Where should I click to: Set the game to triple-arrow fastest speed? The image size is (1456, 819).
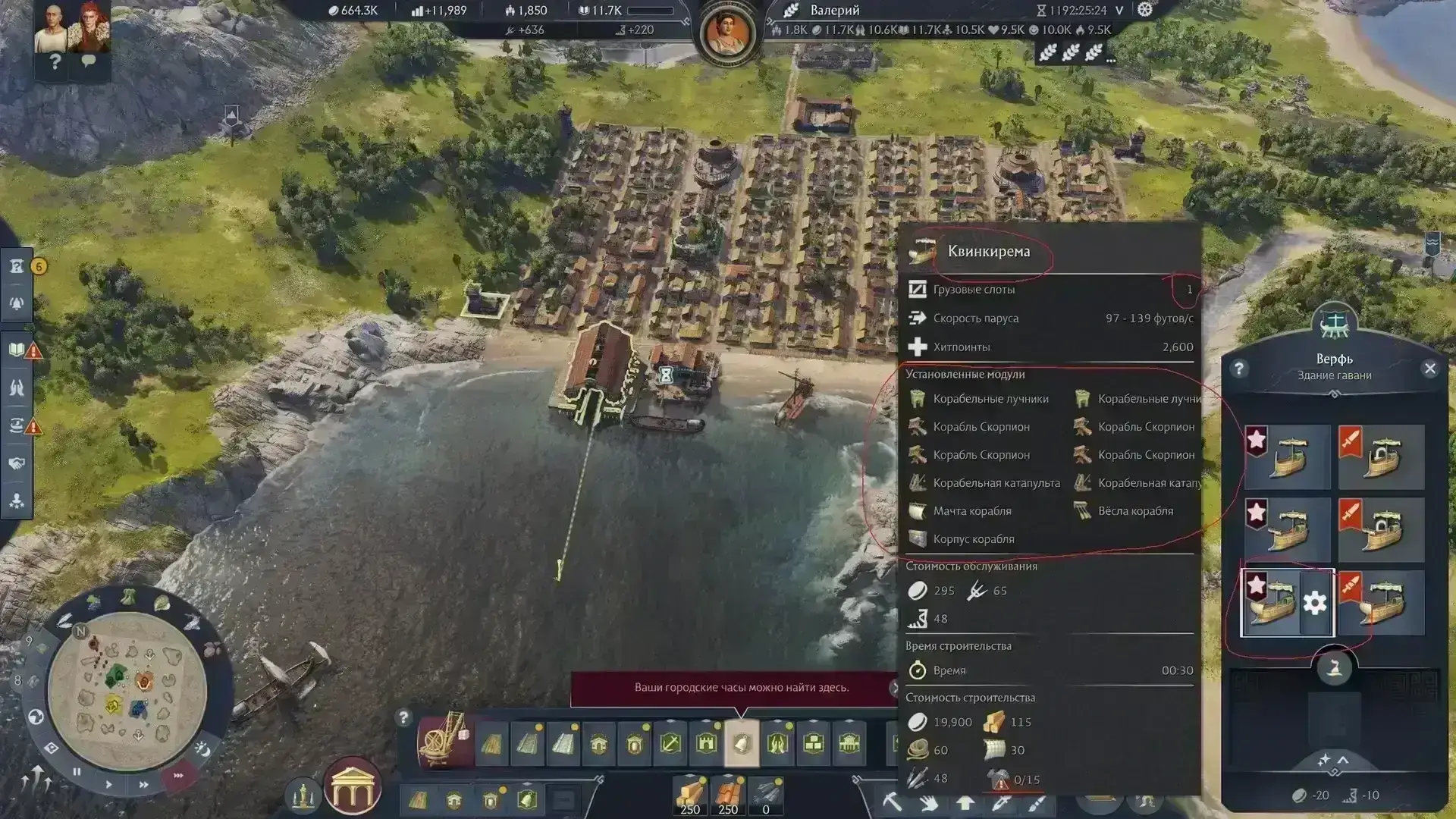point(178,776)
